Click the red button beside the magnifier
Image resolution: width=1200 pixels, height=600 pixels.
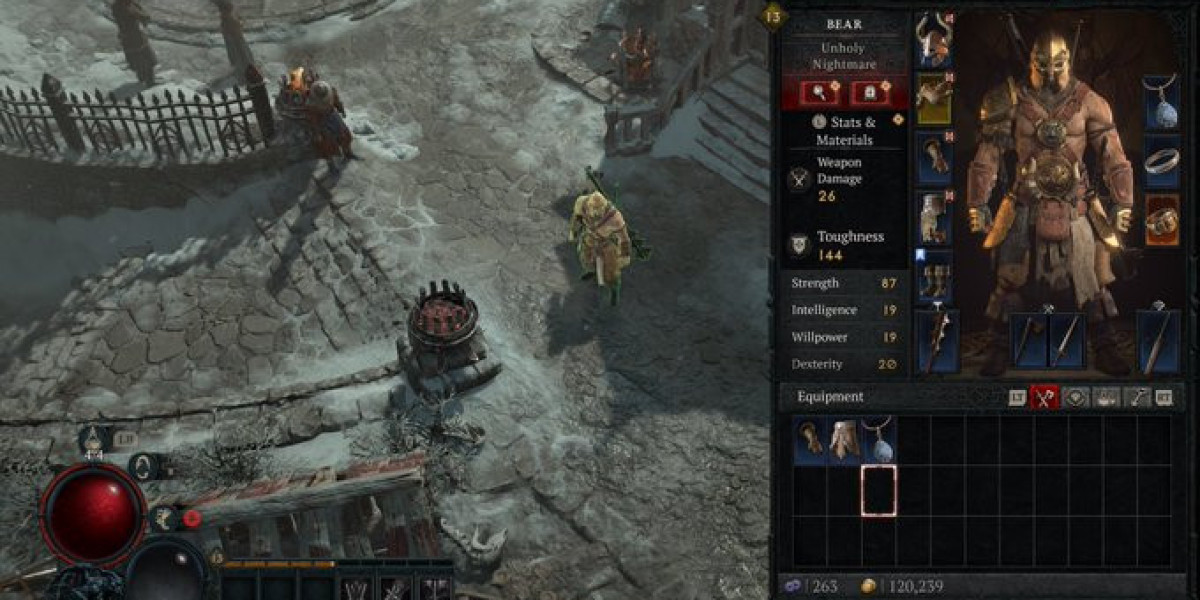870,93
